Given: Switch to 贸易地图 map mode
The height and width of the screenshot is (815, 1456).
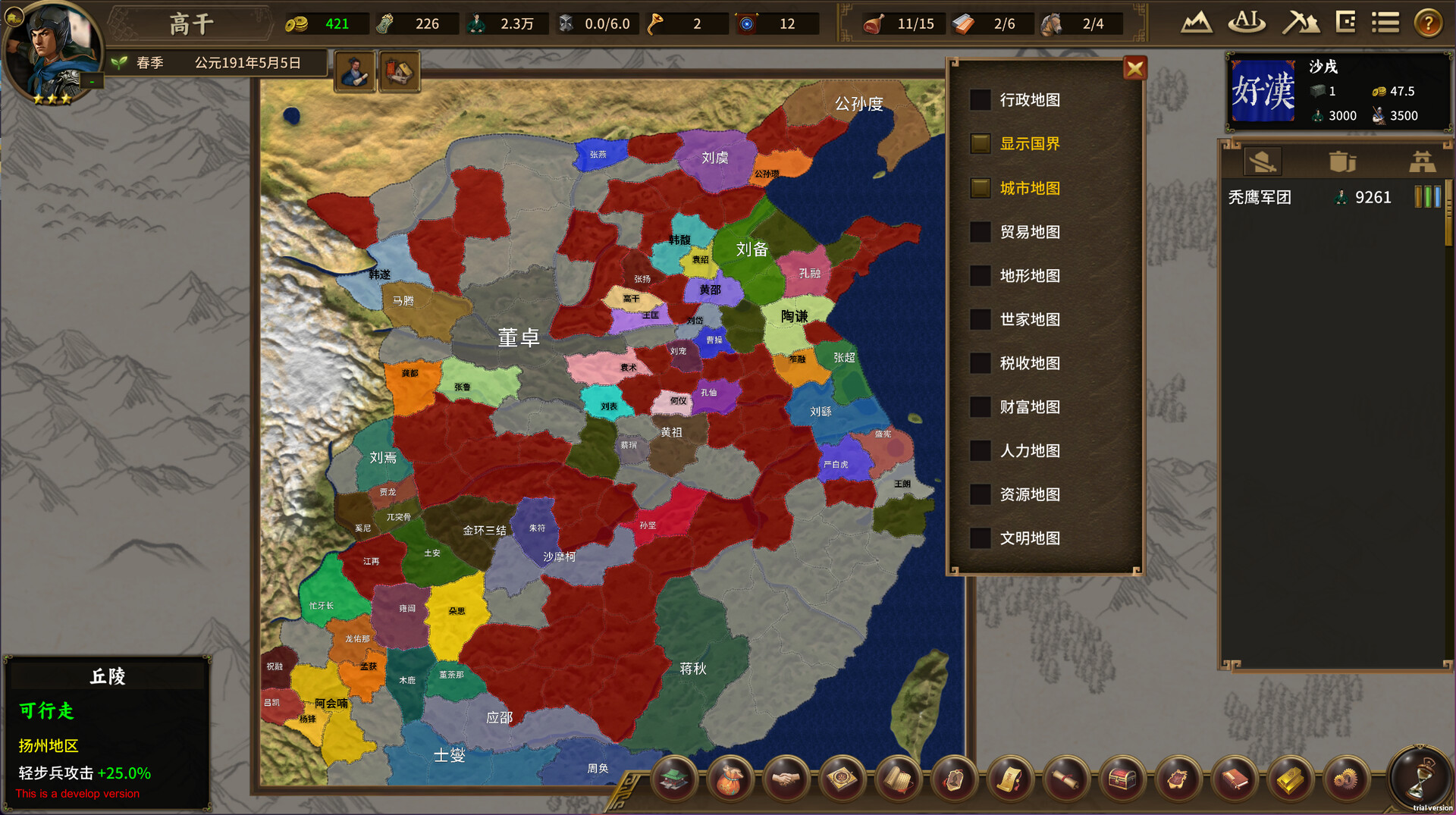Looking at the screenshot, I should (x=981, y=232).
